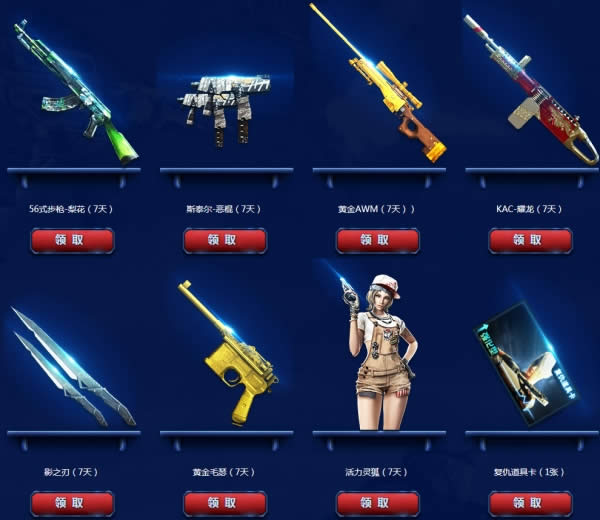Claim the 影之刃 blade reward

[x=72, y=503]
